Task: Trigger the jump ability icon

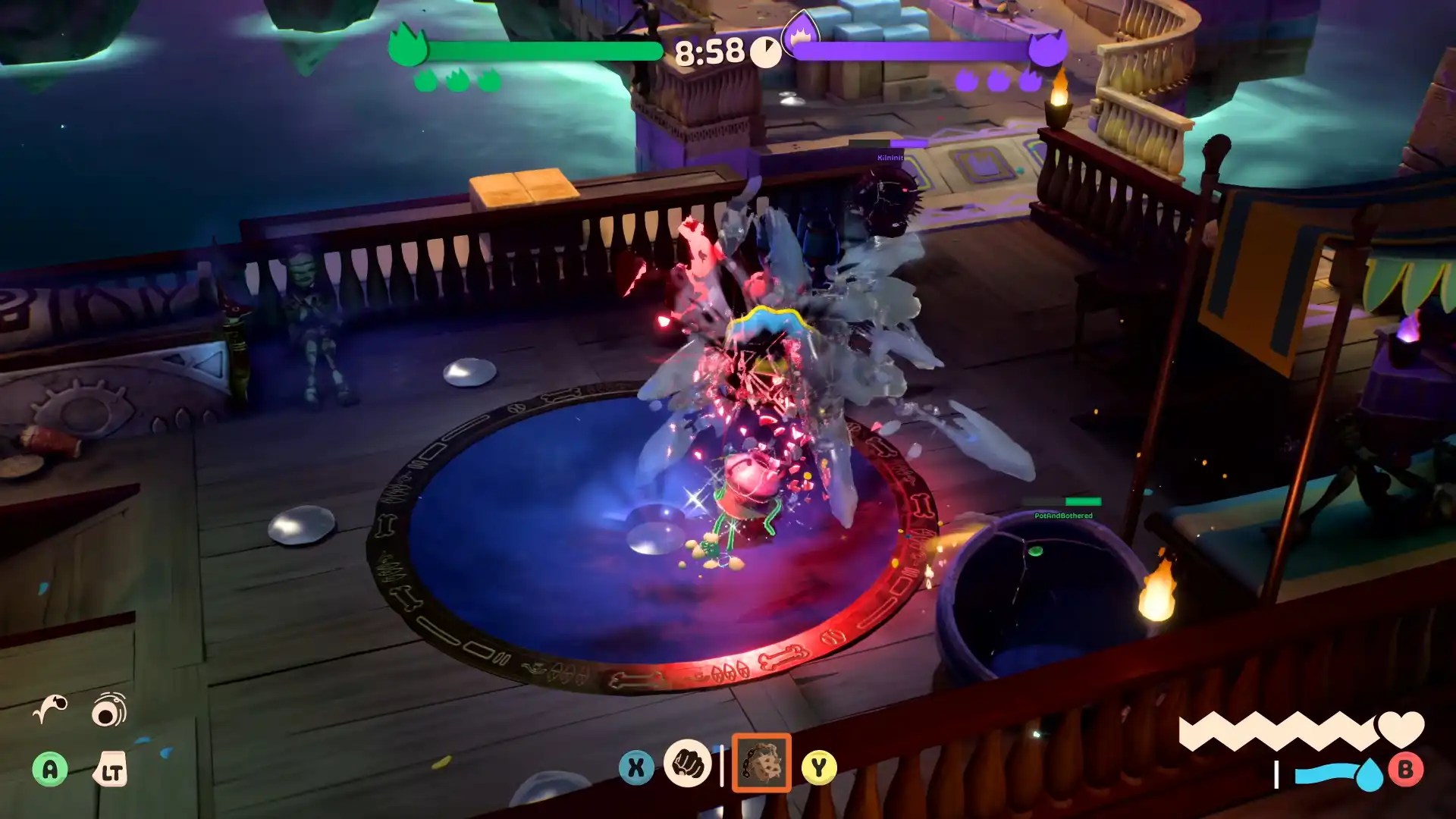Action: point(50,710)
